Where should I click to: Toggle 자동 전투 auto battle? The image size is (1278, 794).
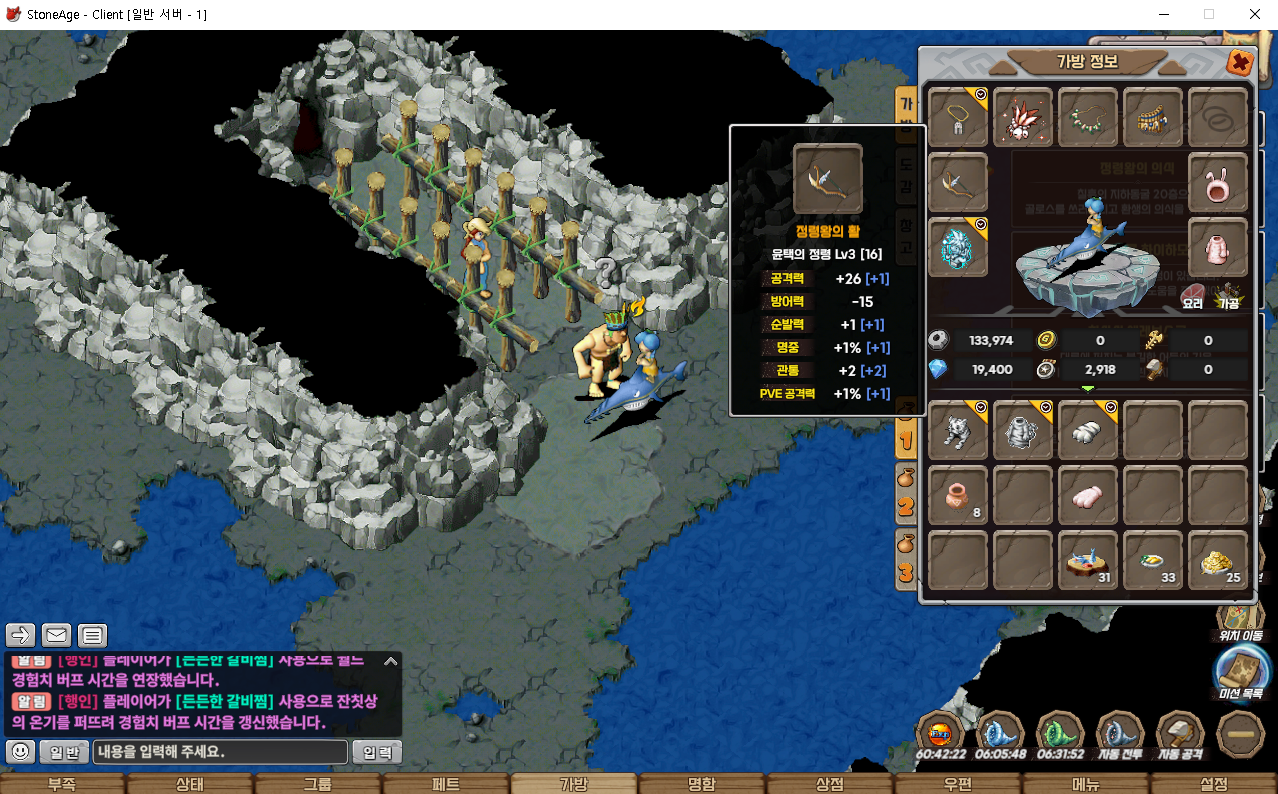(x=1120, y=735)
